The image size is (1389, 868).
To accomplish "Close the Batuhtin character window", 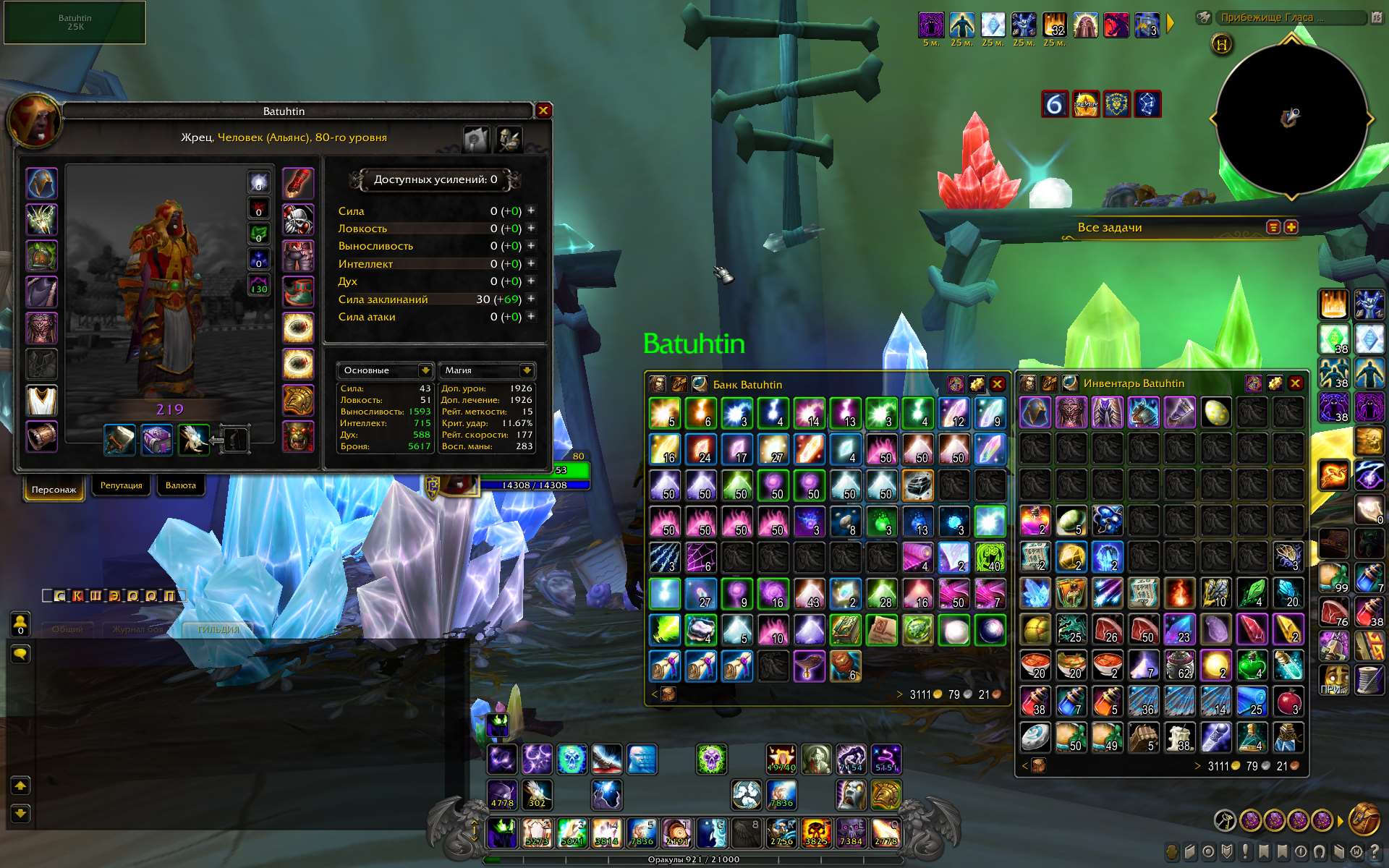I will 543,111.
